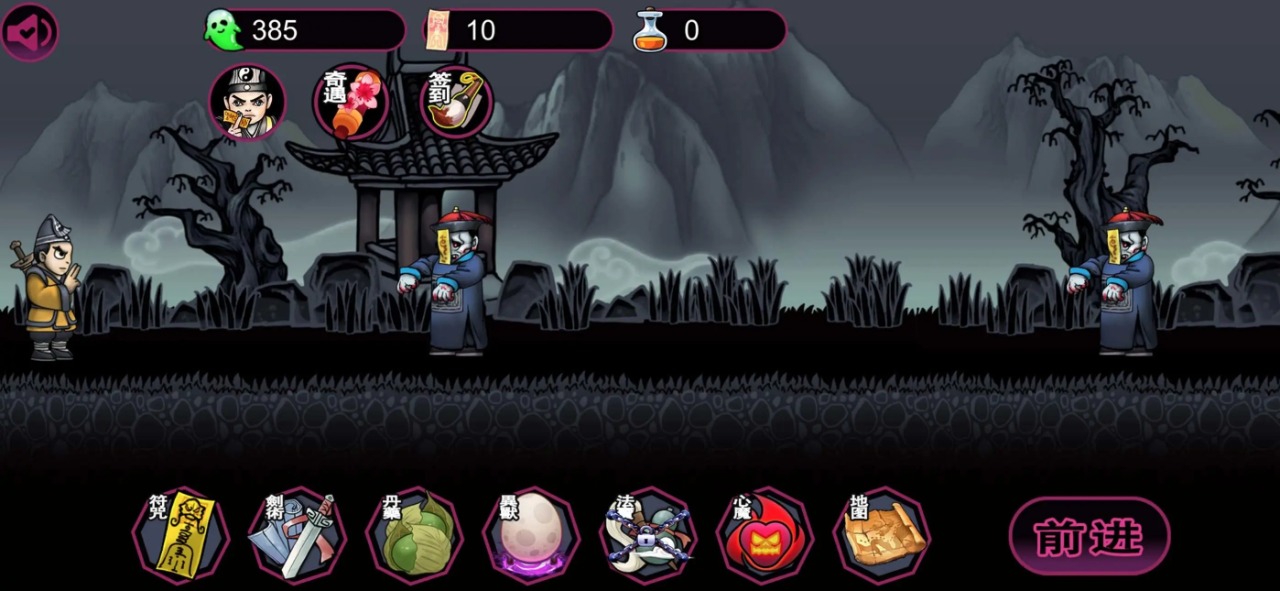Image resolution: width=1280 pixels, height=591 pixels.
Task: Open the 异兽 beast egg menu
Action: (531, 536)
